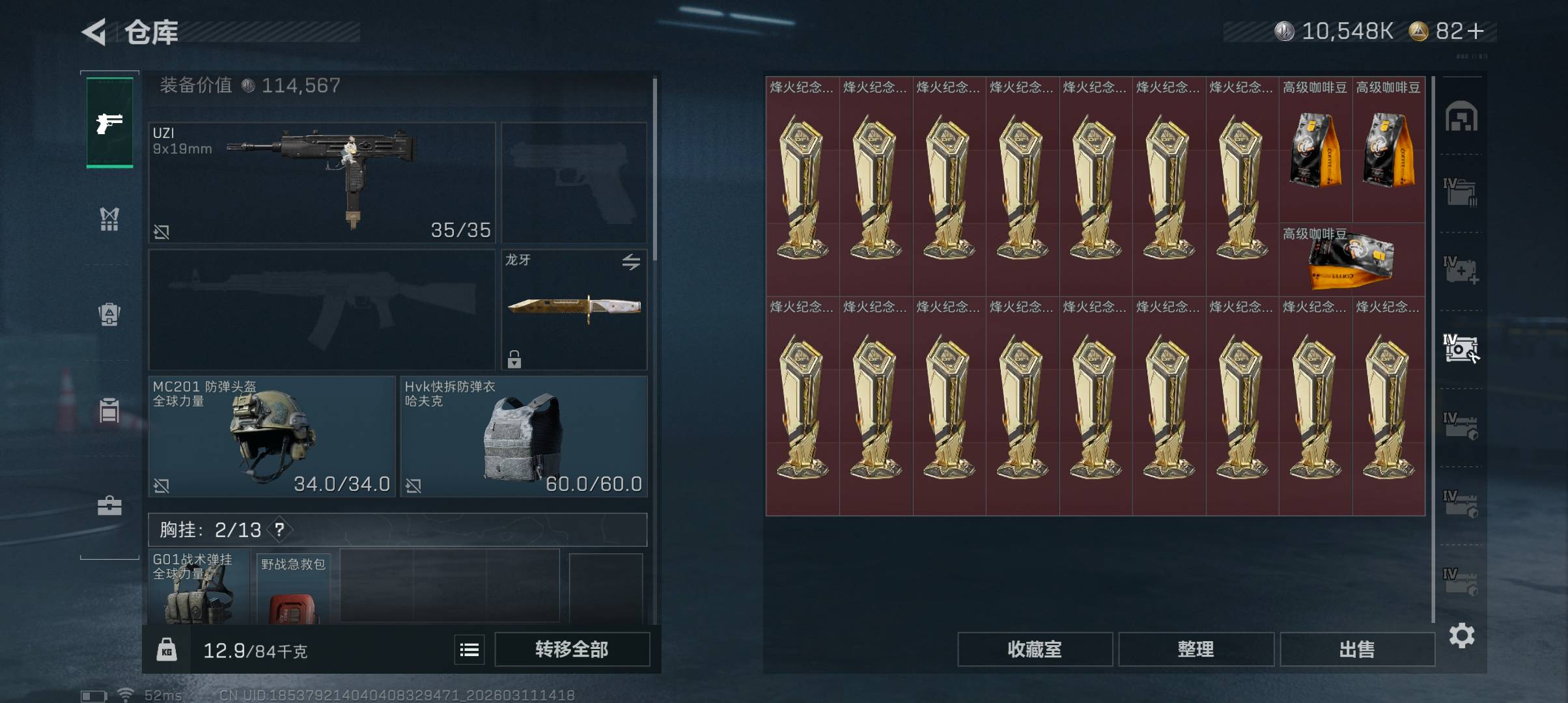Switch to the backpack tab

click(x=109, y=314)
